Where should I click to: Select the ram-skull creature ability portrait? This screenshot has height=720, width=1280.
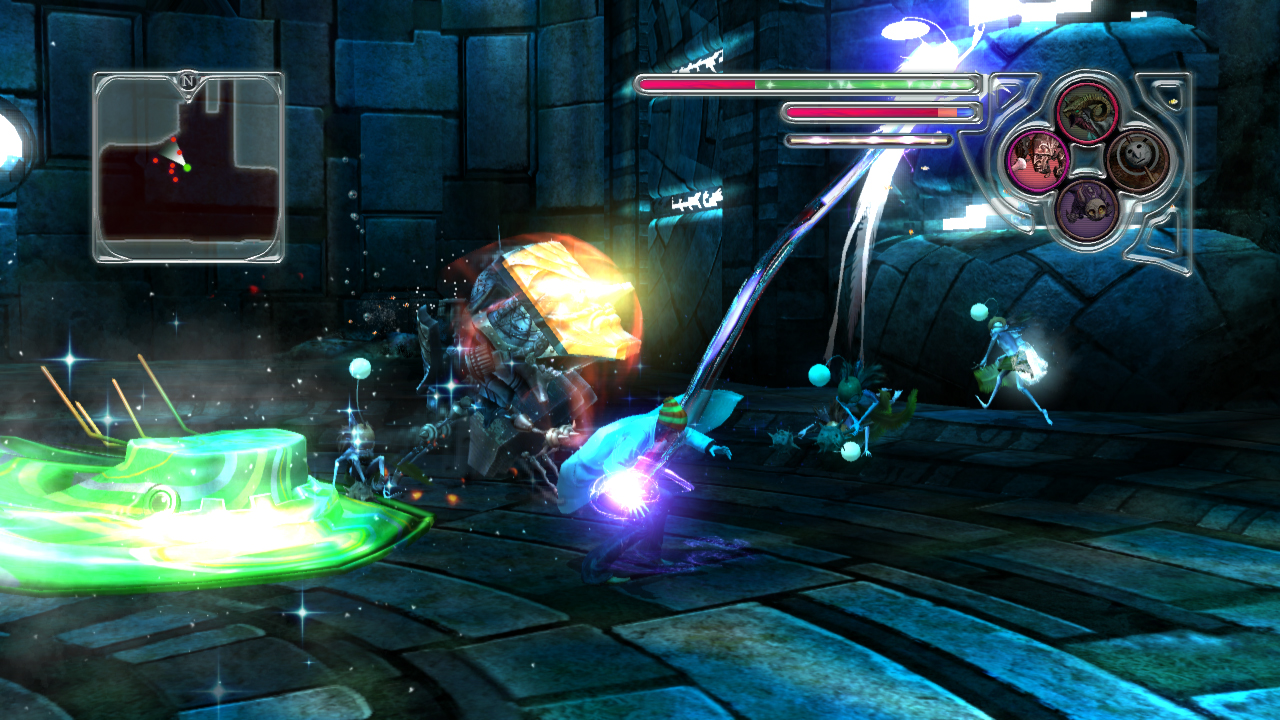[x=1090, y=111]
